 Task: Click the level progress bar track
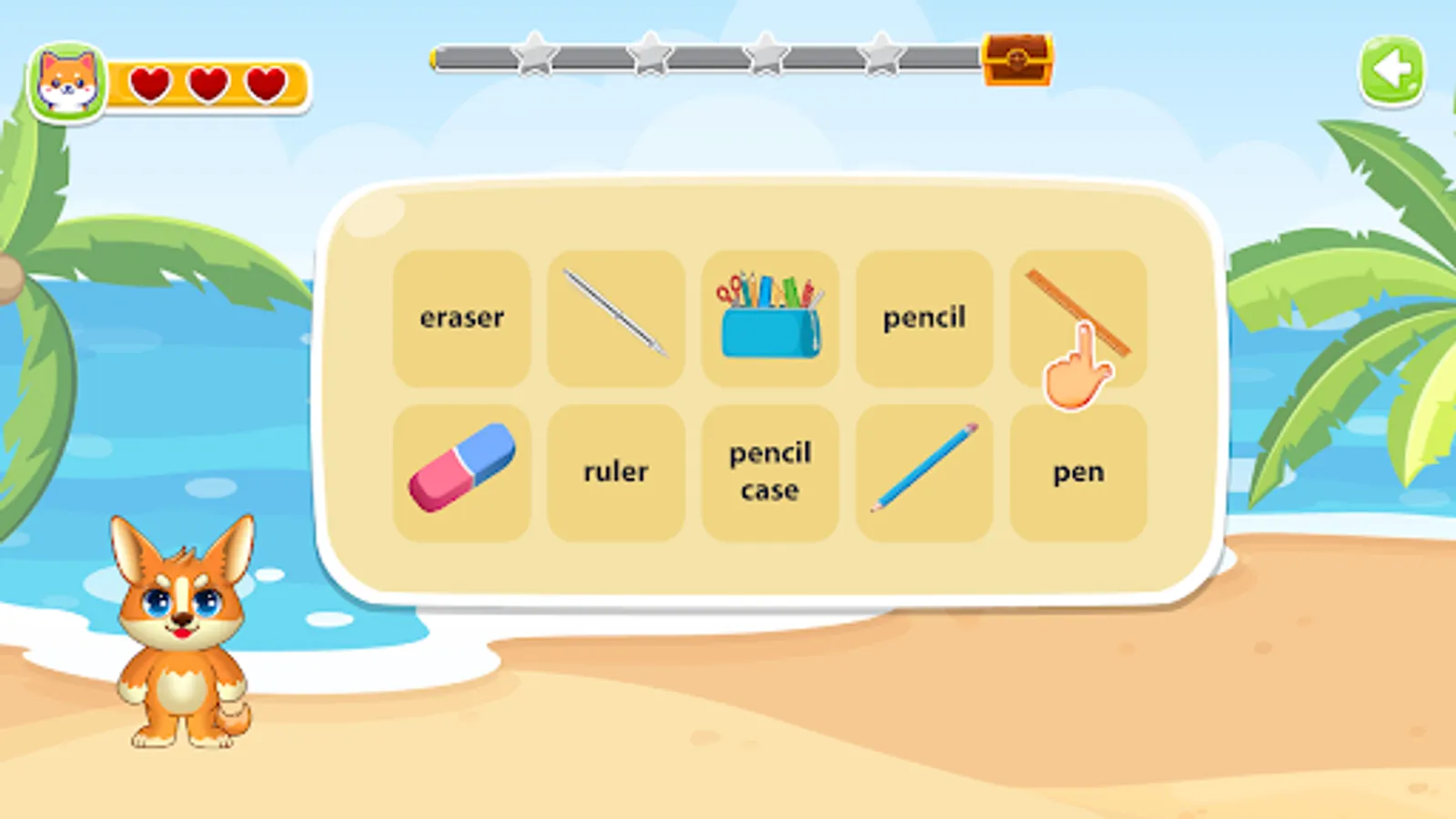coord(710,58)
